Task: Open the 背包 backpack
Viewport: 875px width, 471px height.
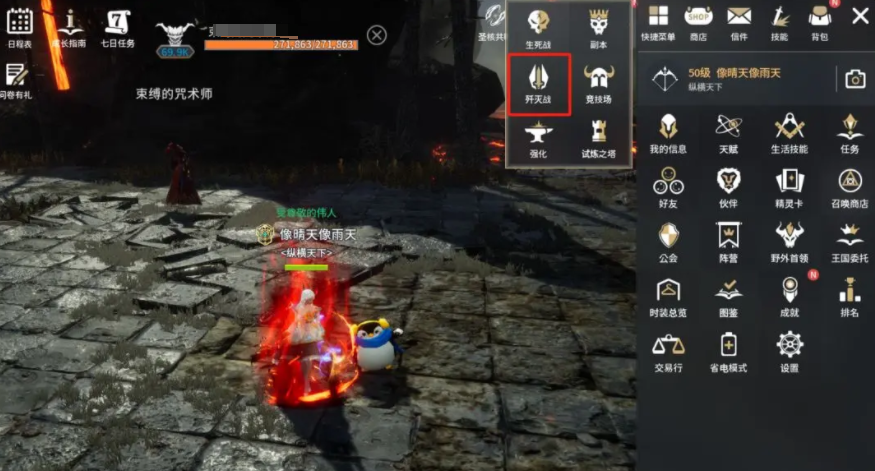Action: coord(819,21)
